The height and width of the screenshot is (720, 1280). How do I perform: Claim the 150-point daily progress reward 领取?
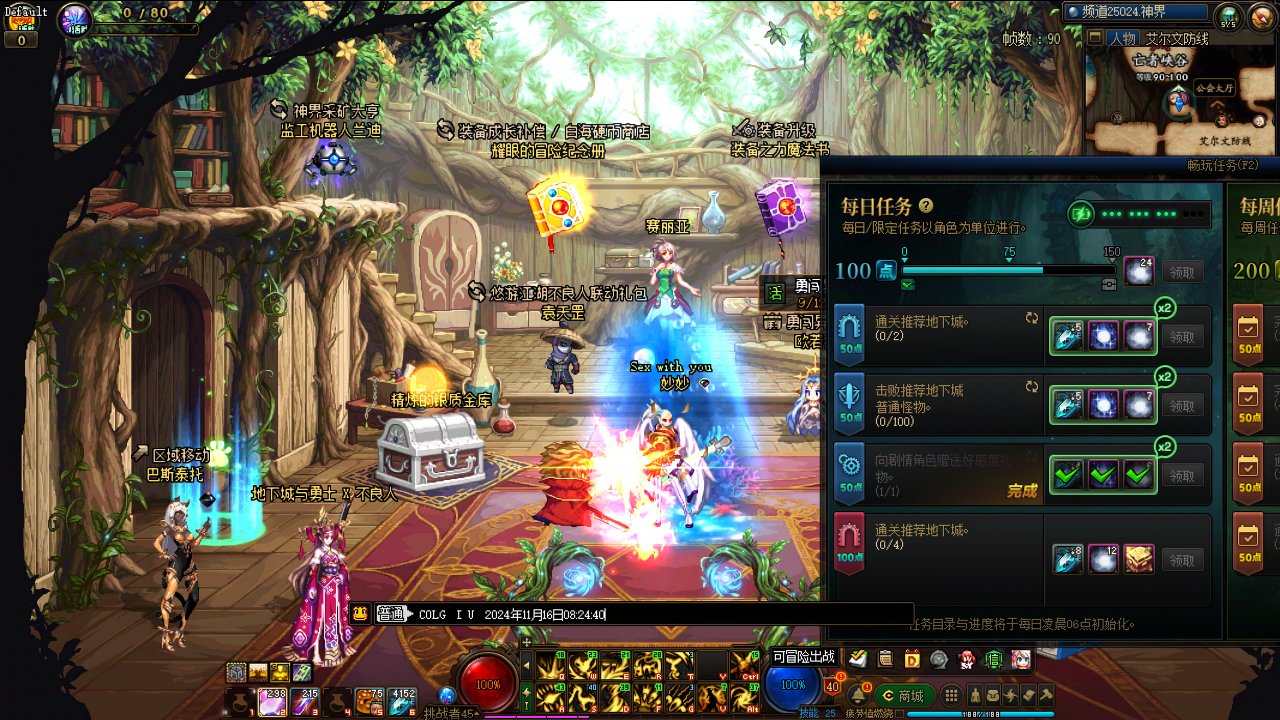pyautogui.click(x=1182, y=272)
